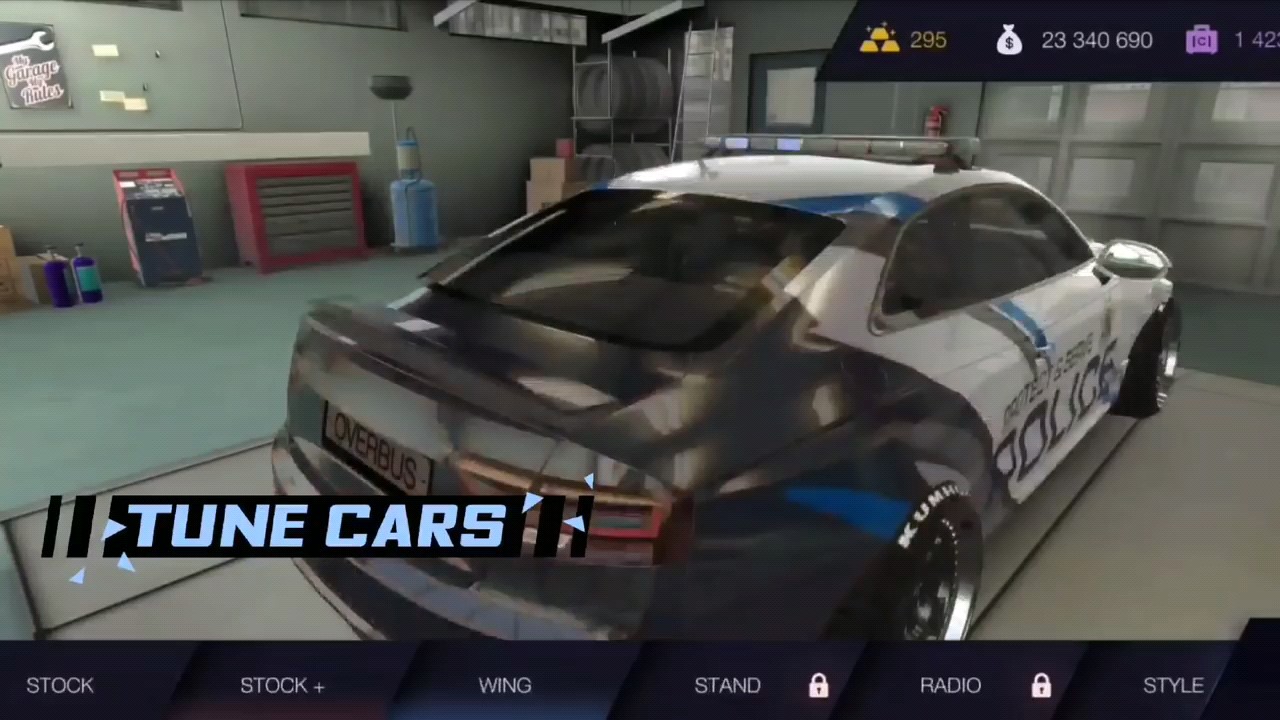Switch to the STYLE tab
1280x720 pixels.
pyautogui.click(x=1173, y=685)
